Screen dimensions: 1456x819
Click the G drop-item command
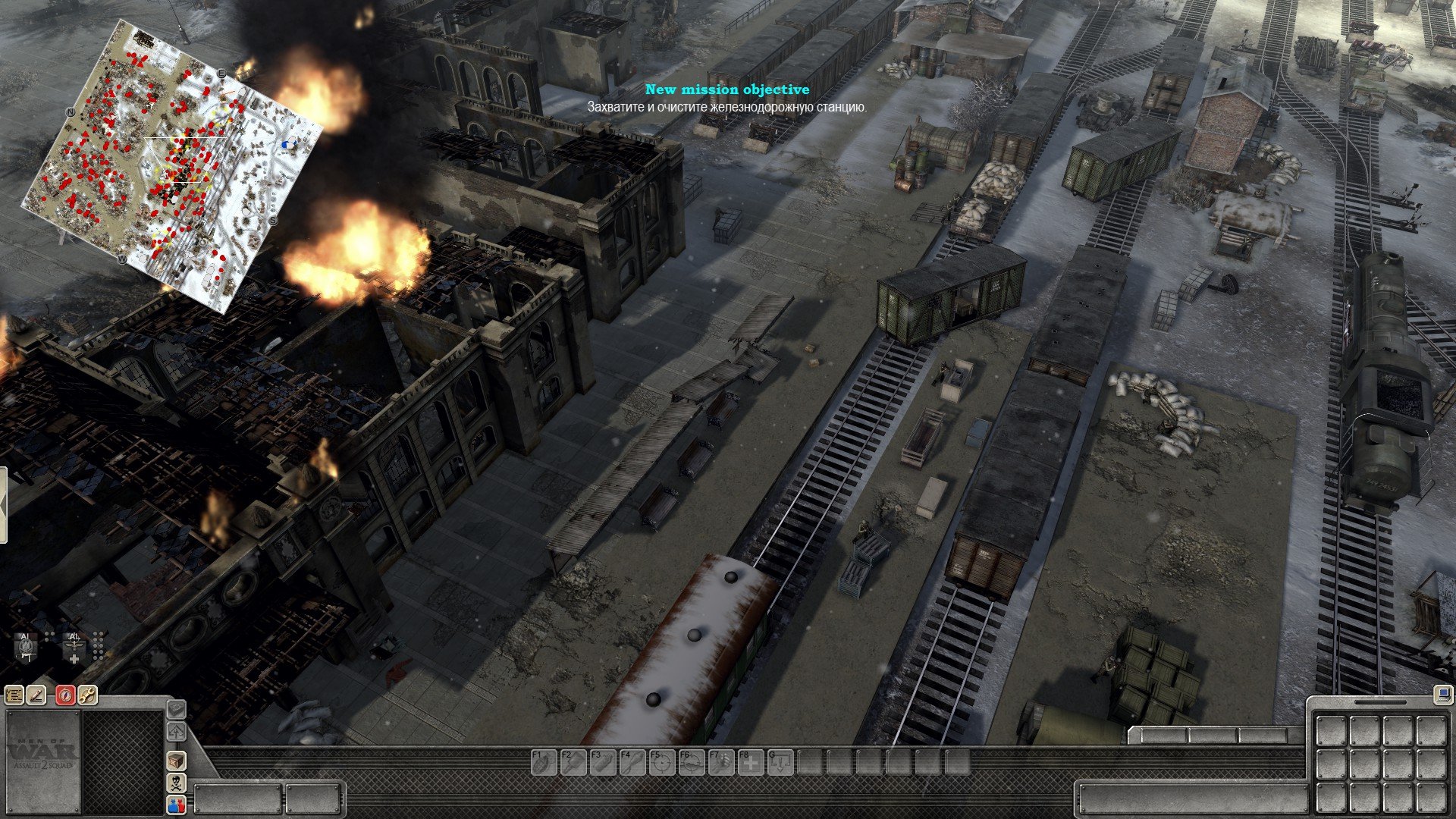coord(780,761)
